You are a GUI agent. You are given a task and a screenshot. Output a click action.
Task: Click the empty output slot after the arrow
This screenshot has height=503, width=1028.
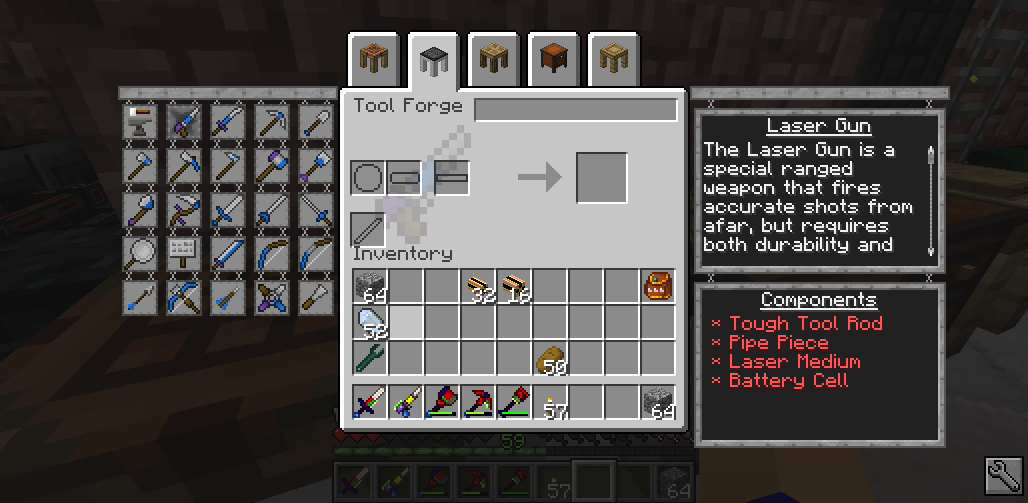[x=602, y=178]
